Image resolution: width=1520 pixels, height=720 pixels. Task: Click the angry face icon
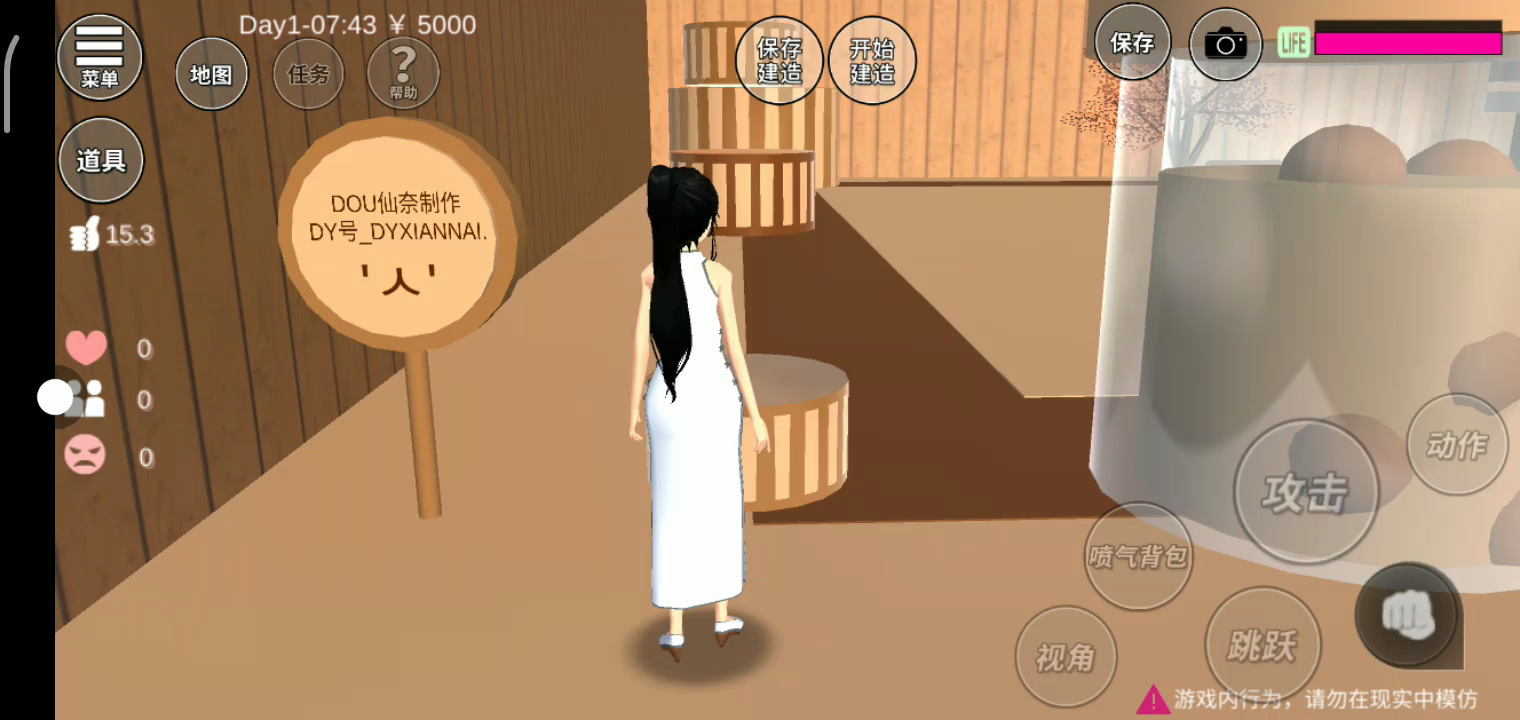tap(85, 456)
